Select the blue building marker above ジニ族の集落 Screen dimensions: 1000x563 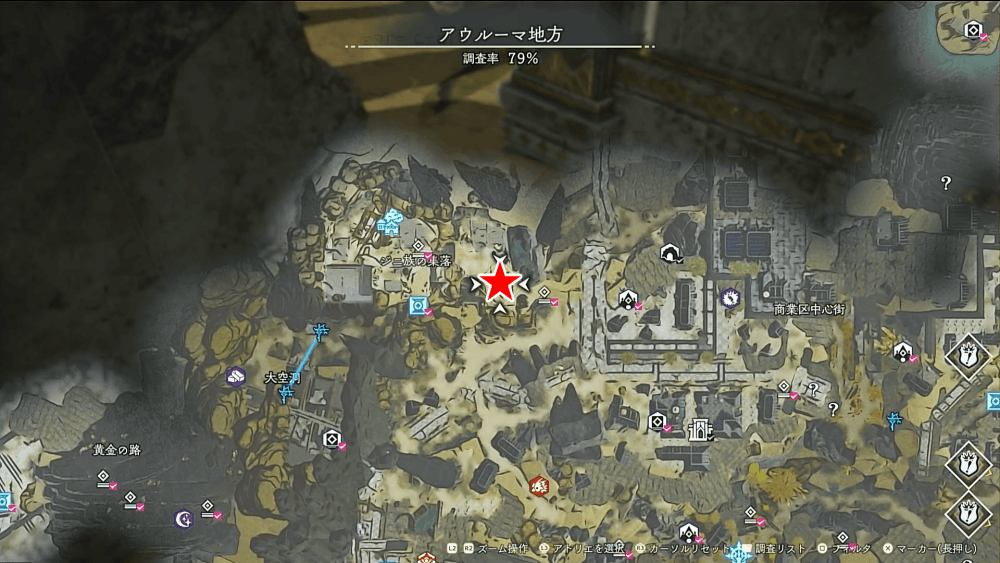pyautogui.click(x=389, y=225)
